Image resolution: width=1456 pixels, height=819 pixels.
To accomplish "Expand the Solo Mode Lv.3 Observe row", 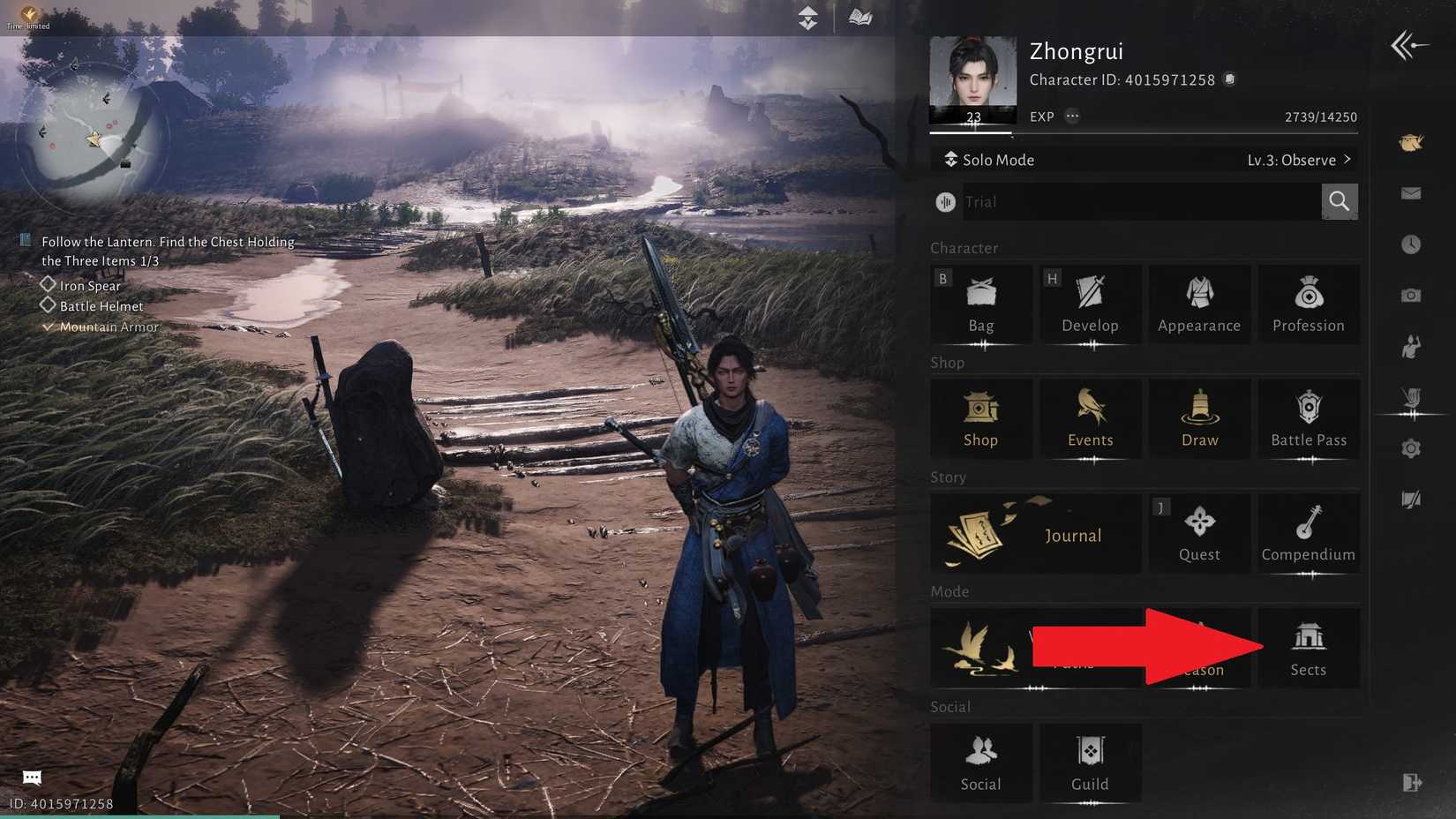I will (1145, 160).
